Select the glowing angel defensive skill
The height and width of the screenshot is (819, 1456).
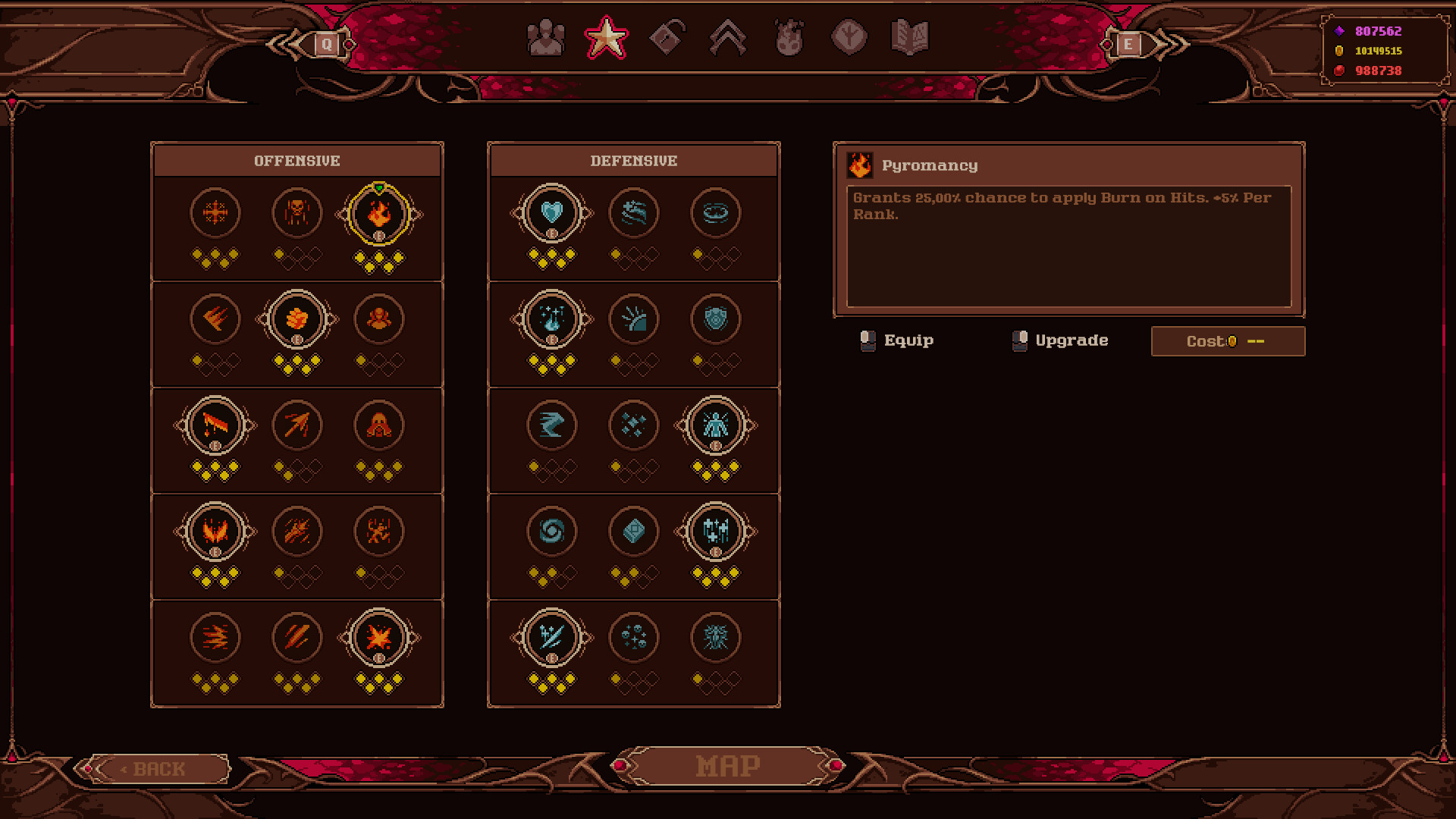(715, 425)
